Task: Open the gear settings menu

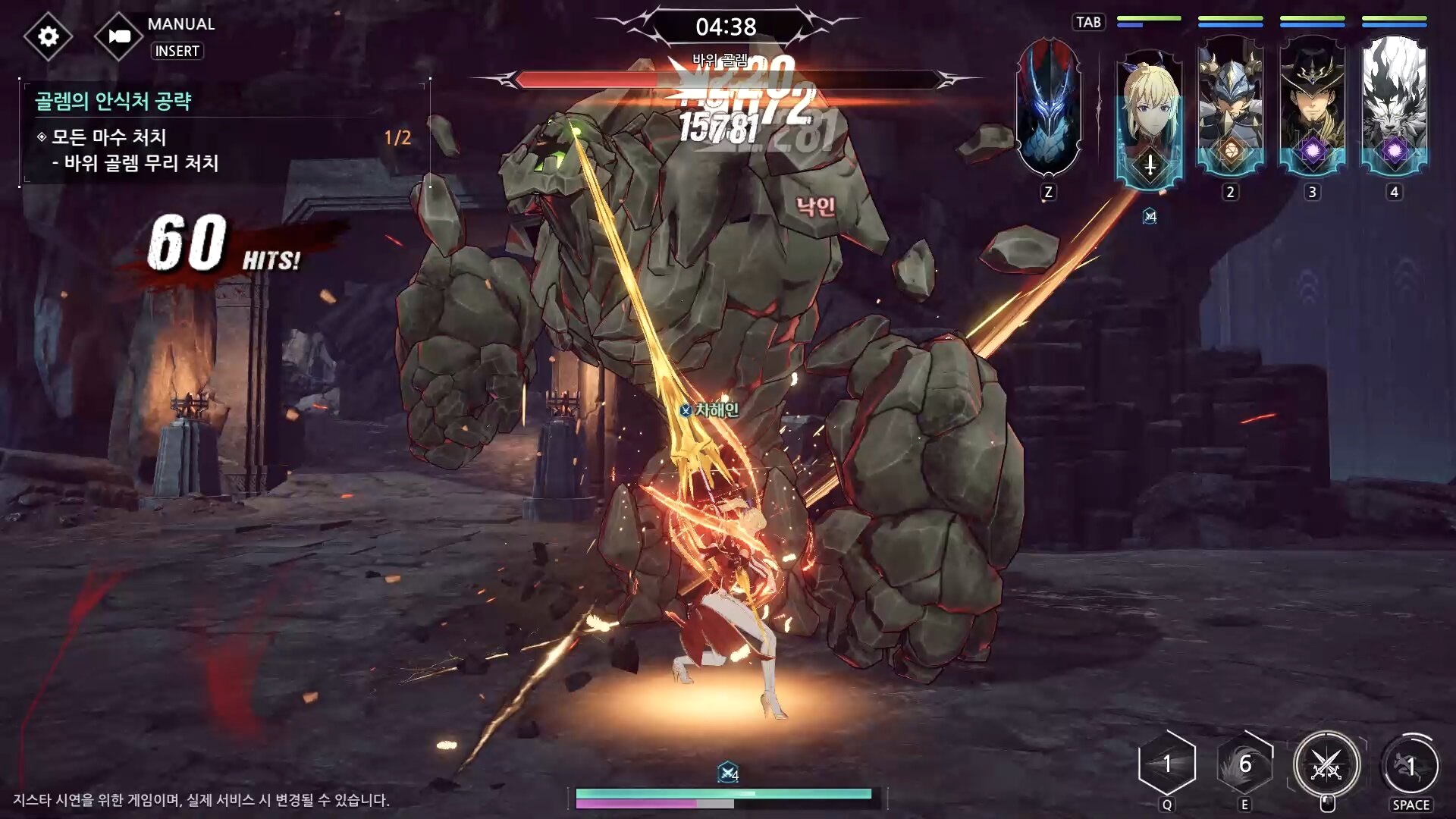Action: (48, 36)
